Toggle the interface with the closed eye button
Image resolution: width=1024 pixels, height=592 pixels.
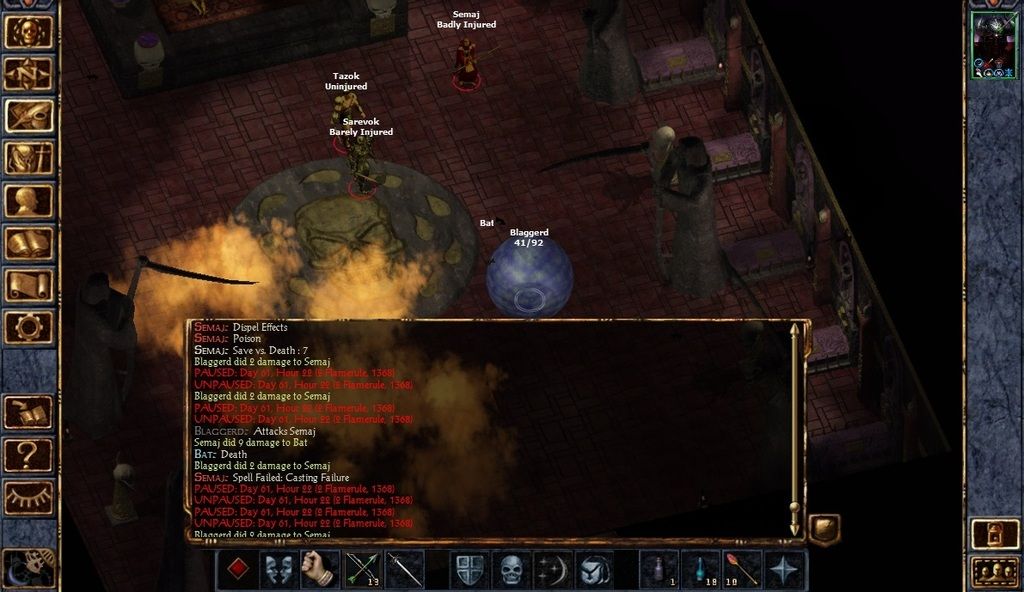coord(29,497)
